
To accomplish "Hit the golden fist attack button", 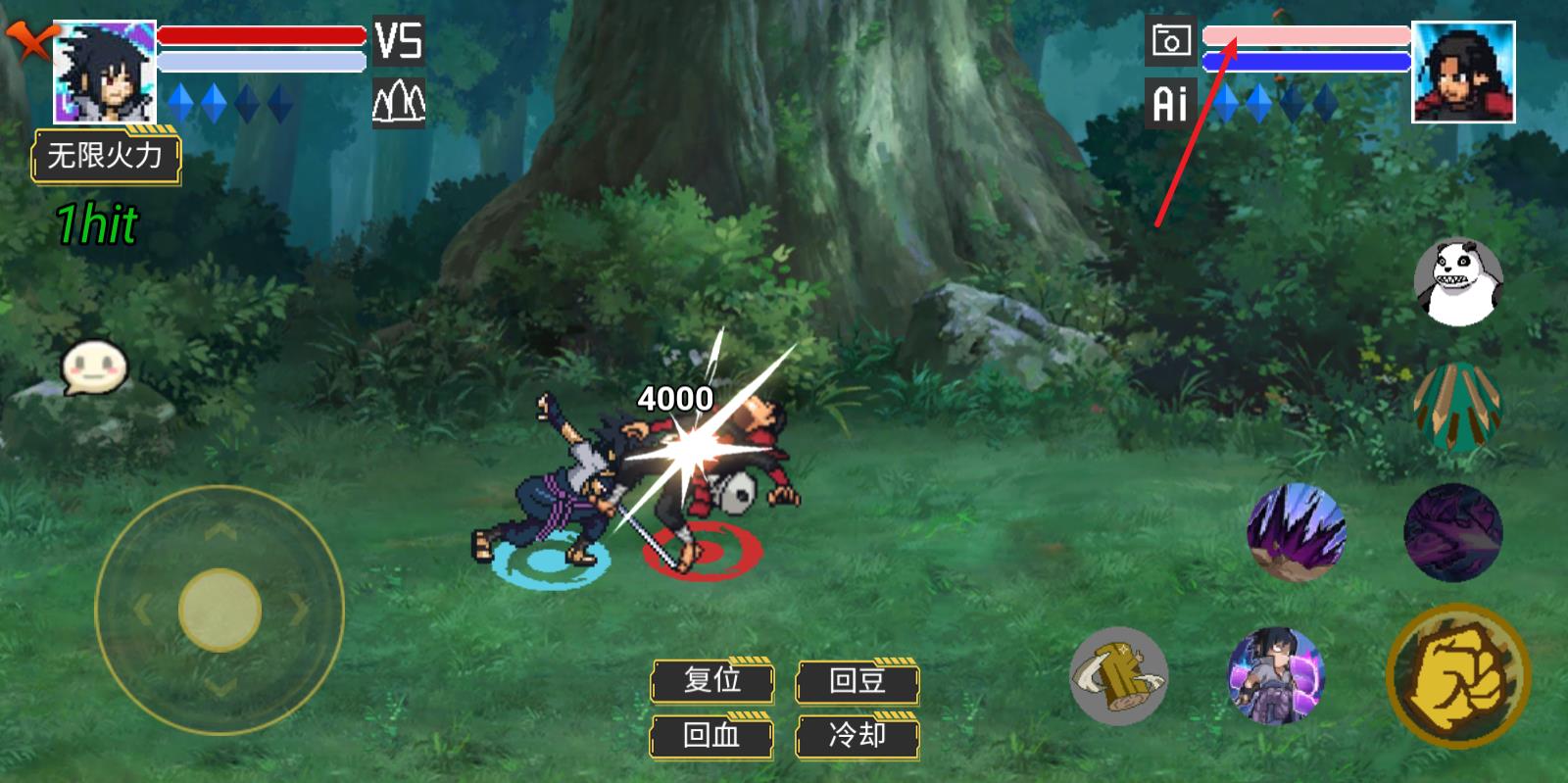I will [1458, 676].
